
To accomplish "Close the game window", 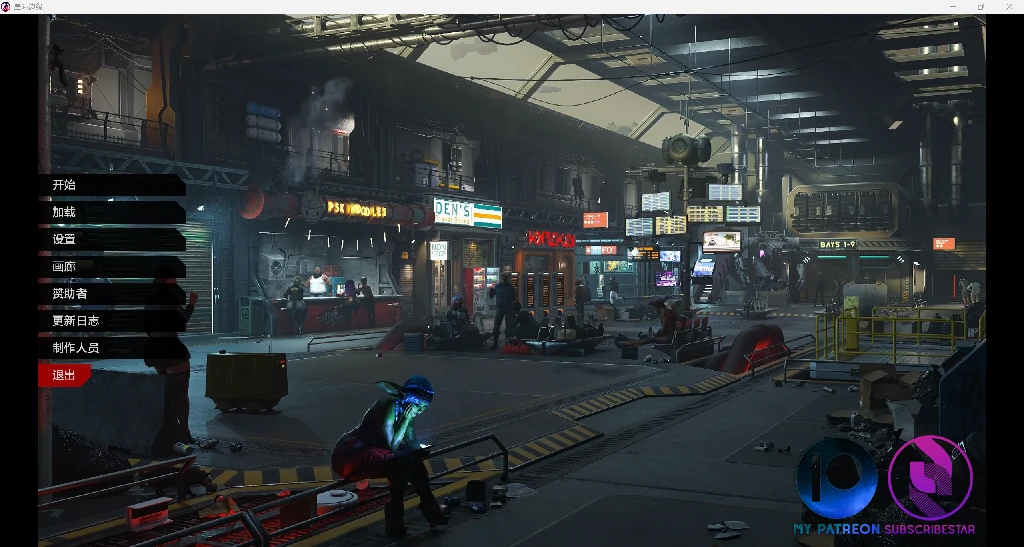I will pos(1008,6).
